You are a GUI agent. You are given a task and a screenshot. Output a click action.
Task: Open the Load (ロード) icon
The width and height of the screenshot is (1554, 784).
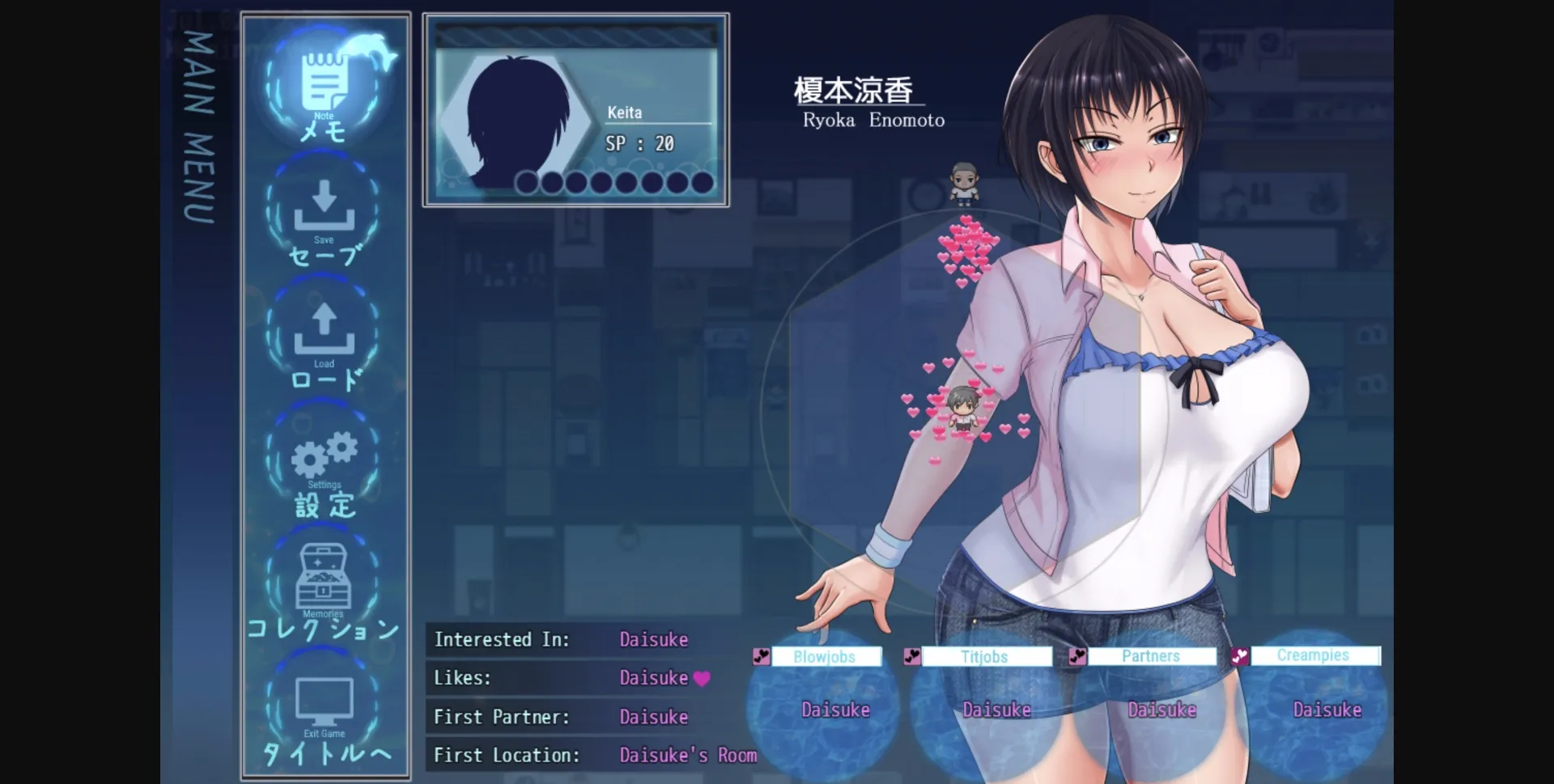(323, 330)
